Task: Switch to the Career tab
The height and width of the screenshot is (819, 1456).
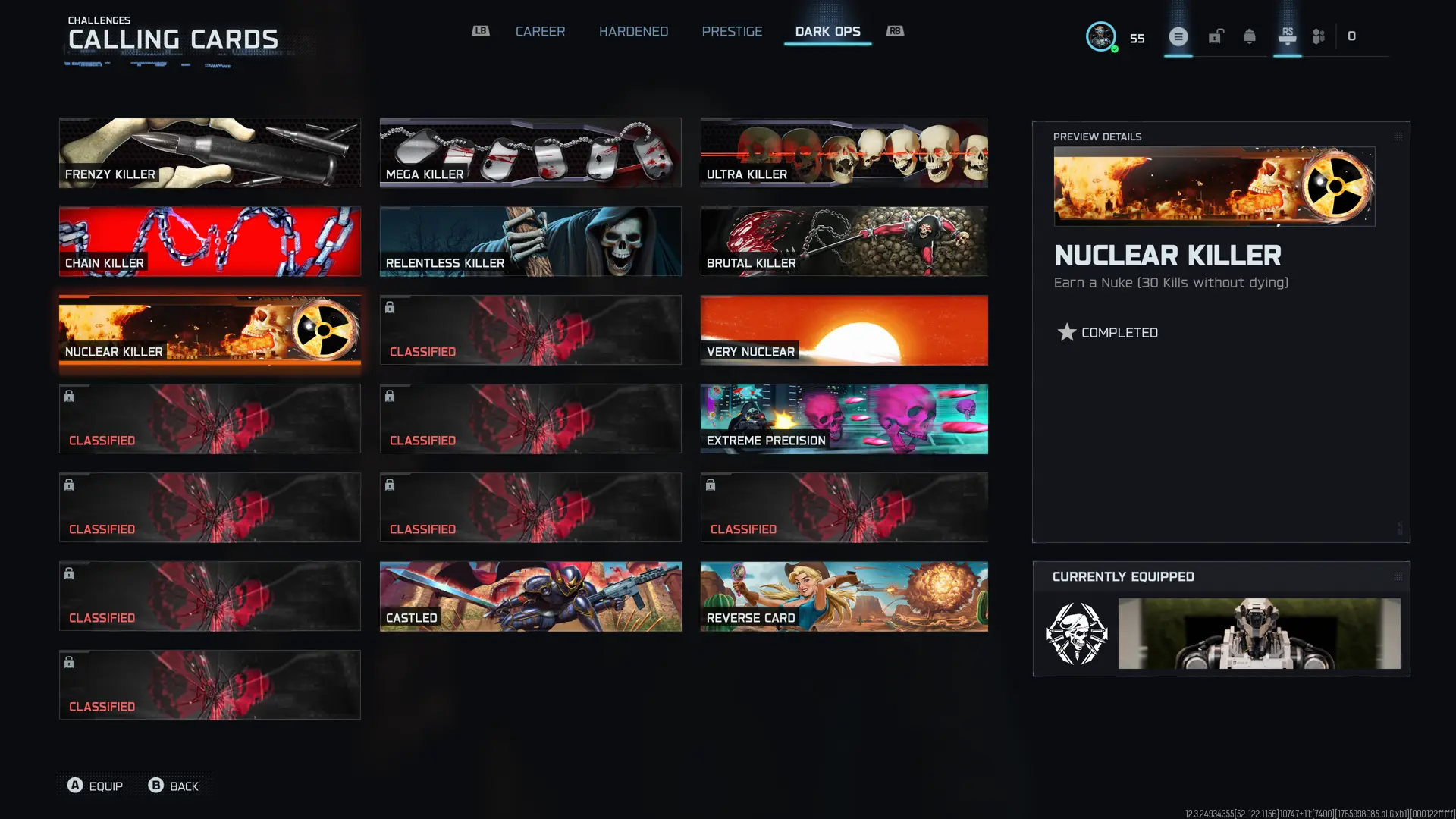Action: pos(541,31)
